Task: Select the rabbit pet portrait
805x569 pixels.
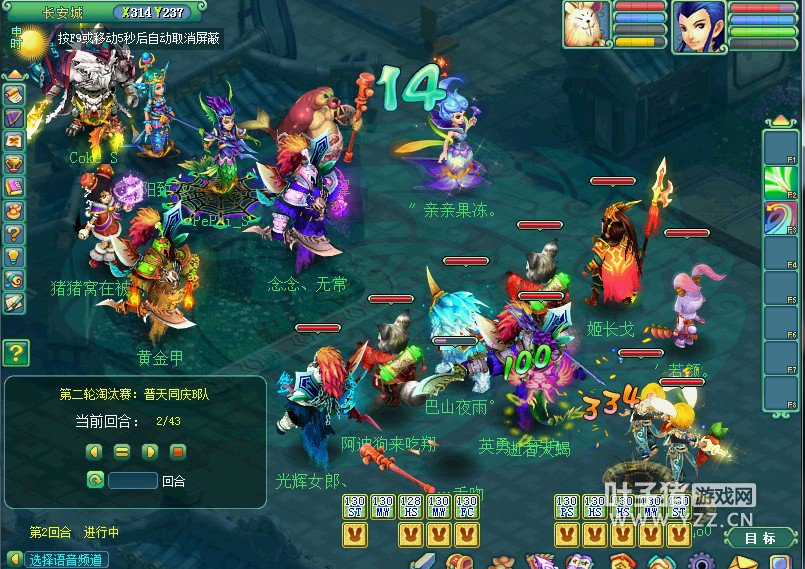Action: [586, 24]
